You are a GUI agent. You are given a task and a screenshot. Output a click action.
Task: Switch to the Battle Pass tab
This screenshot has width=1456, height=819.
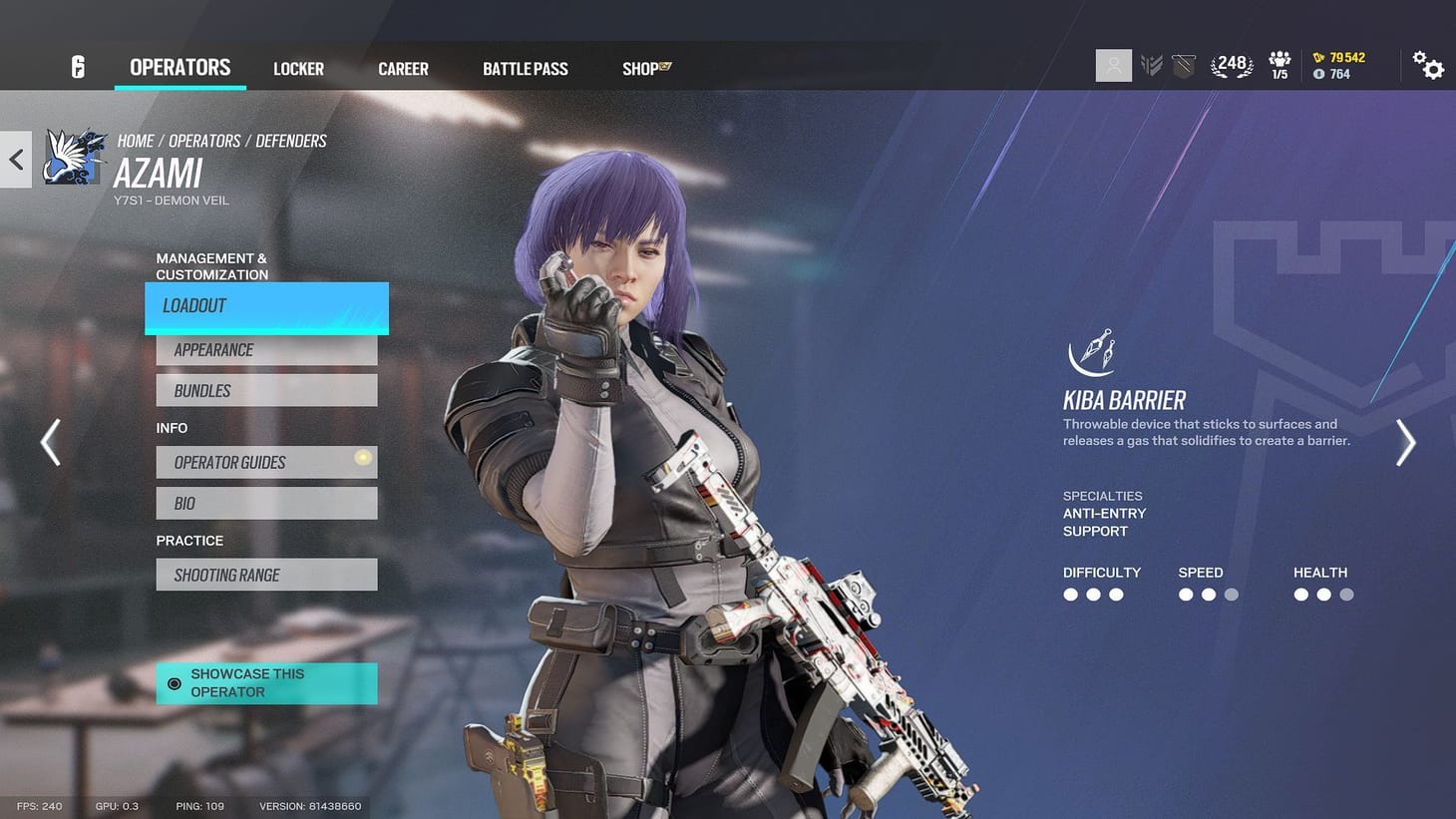(526, 68)
